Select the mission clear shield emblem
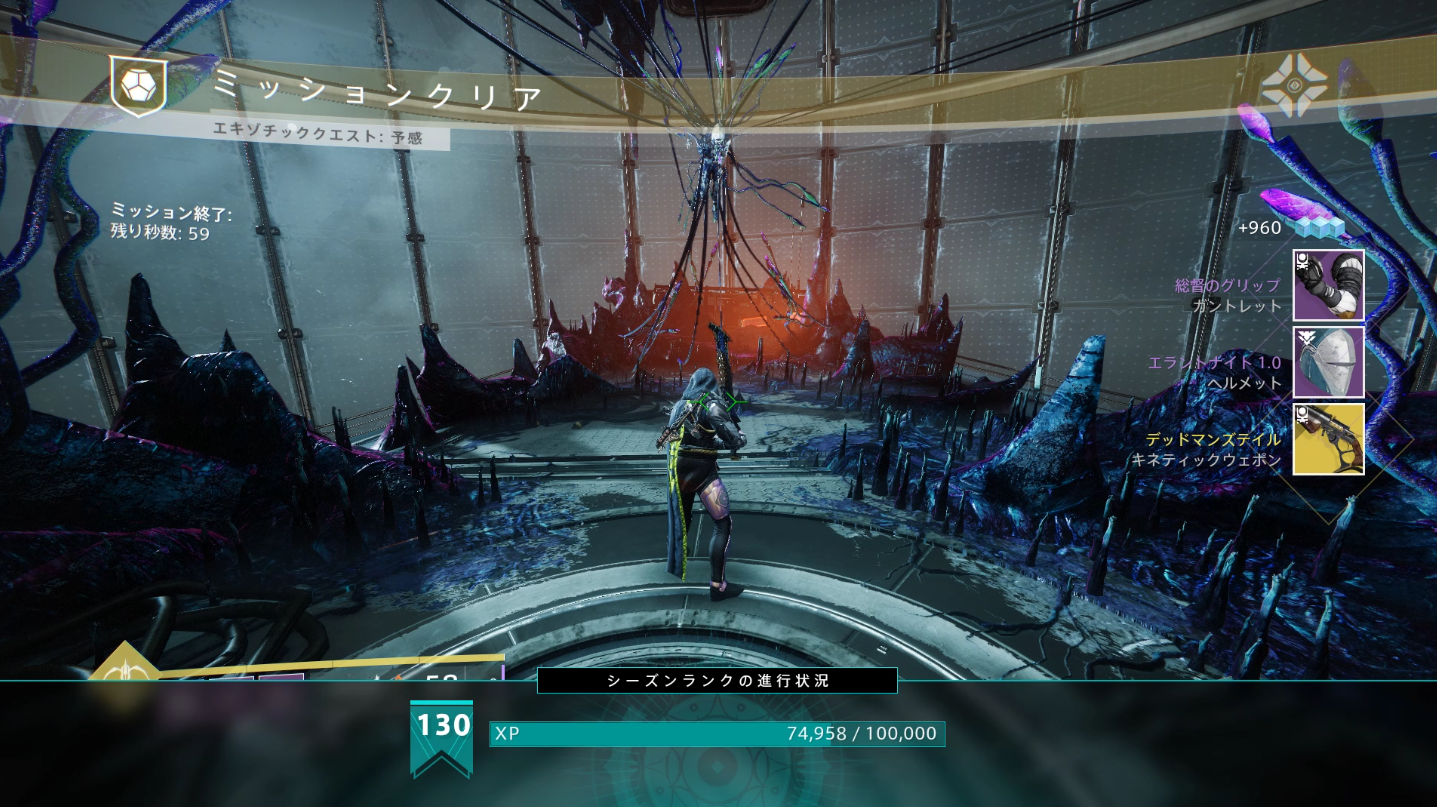 tap(137, 86)
